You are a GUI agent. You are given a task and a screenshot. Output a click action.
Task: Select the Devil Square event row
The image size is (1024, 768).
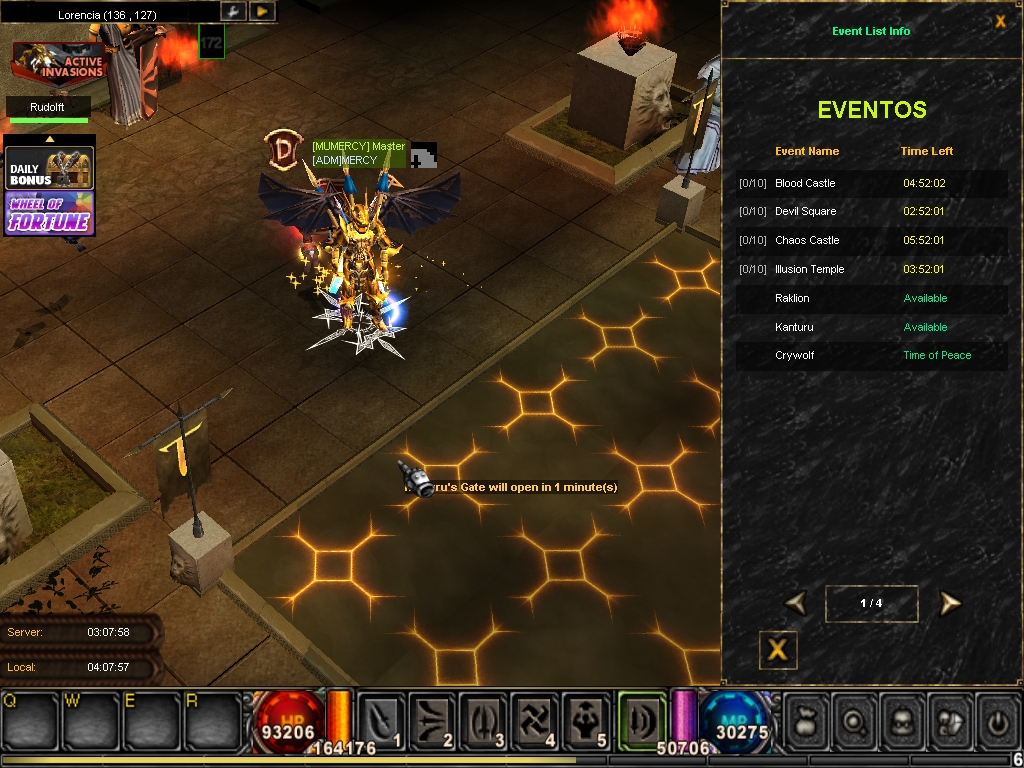point(871,211)
